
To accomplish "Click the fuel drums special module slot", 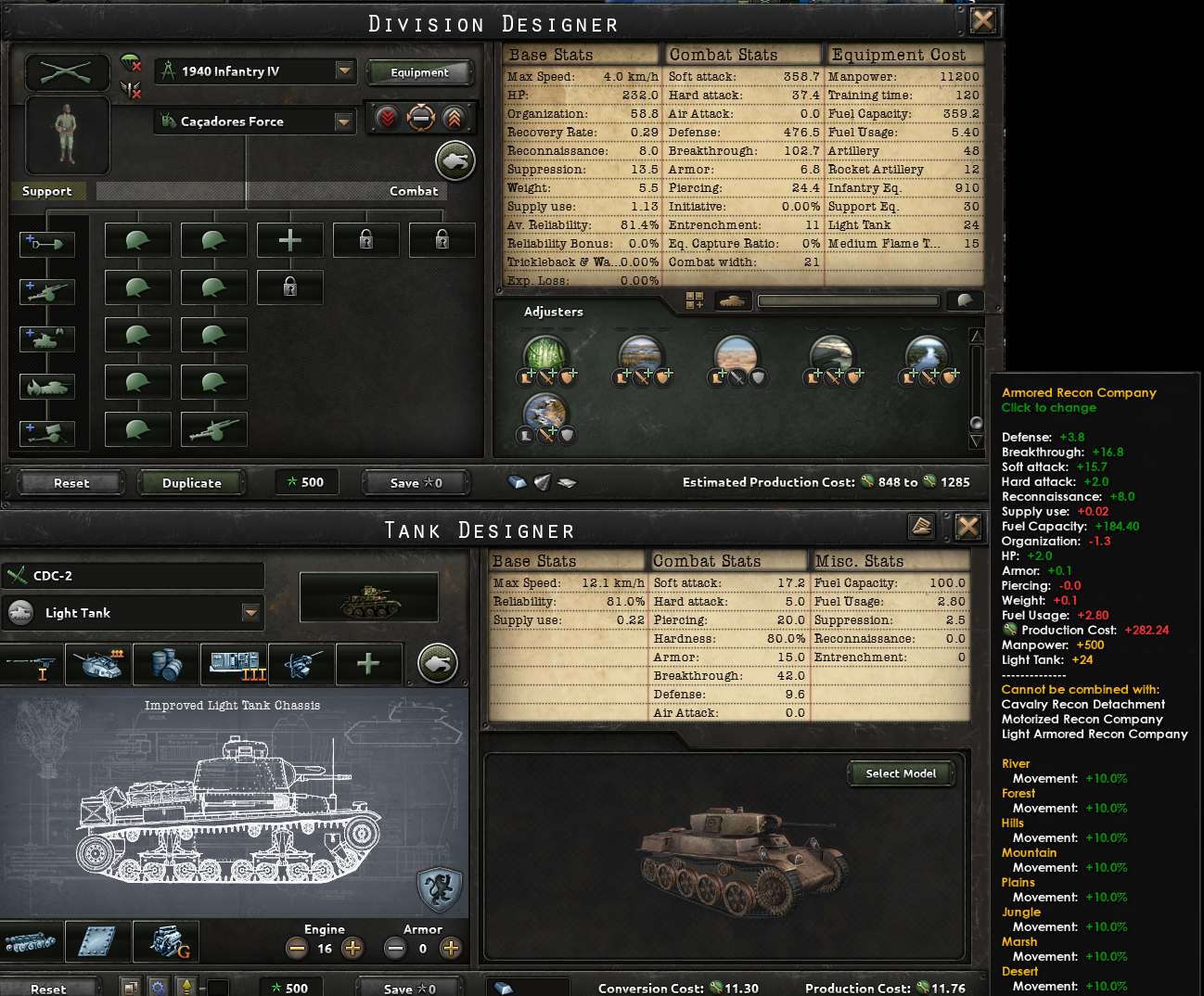I will coord(165,664).
